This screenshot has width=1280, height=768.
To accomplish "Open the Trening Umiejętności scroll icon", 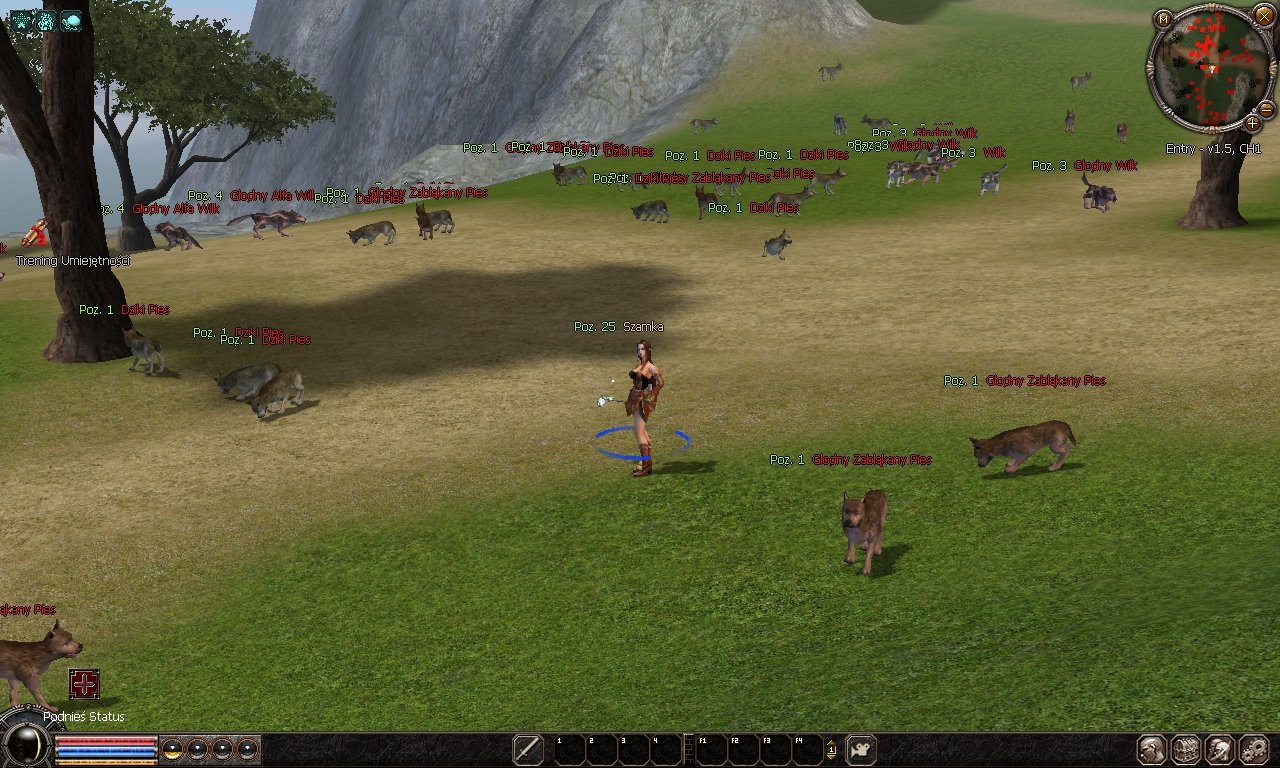I will (37, 233).
